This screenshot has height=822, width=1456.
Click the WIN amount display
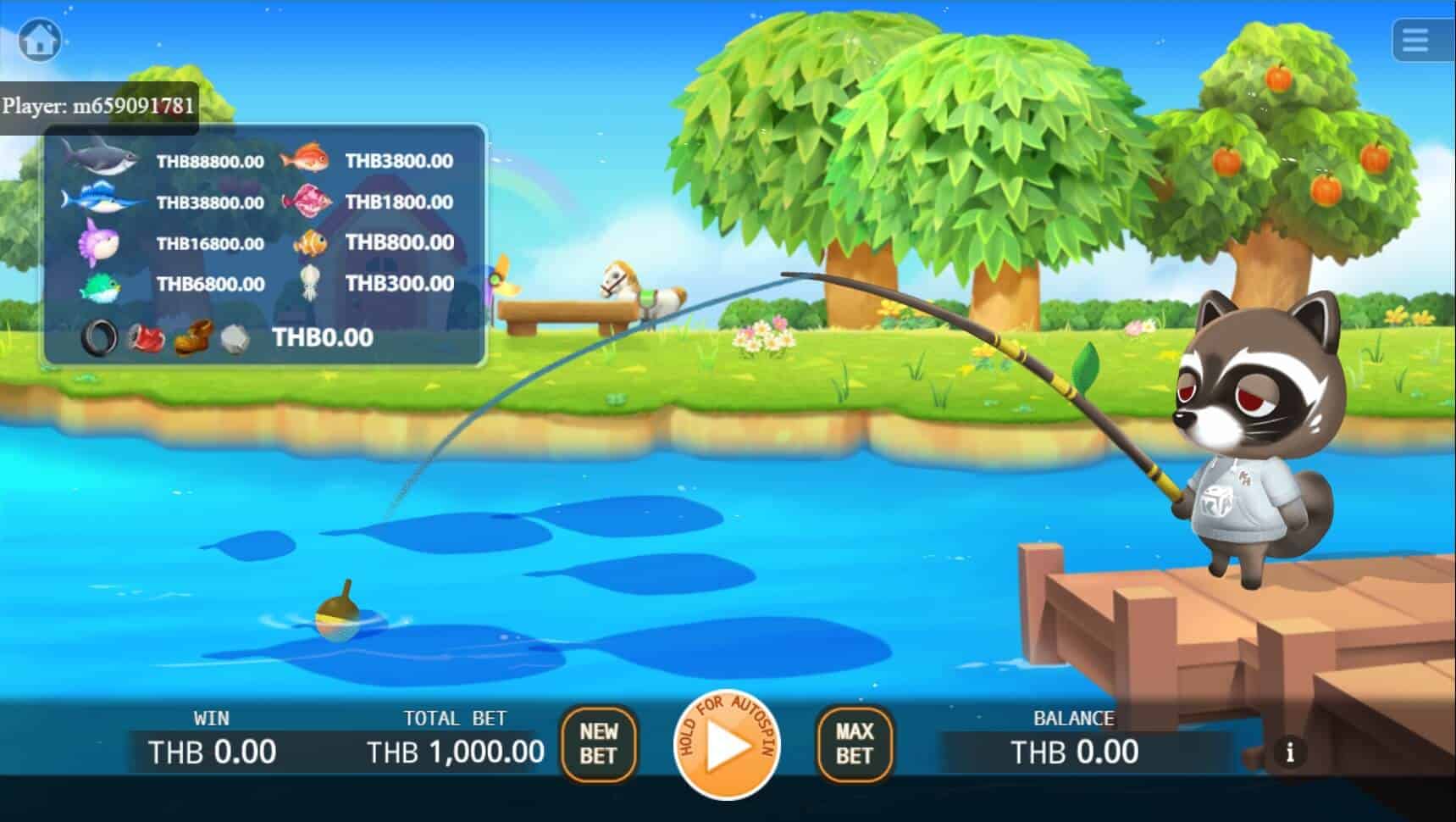coord(212,750)
